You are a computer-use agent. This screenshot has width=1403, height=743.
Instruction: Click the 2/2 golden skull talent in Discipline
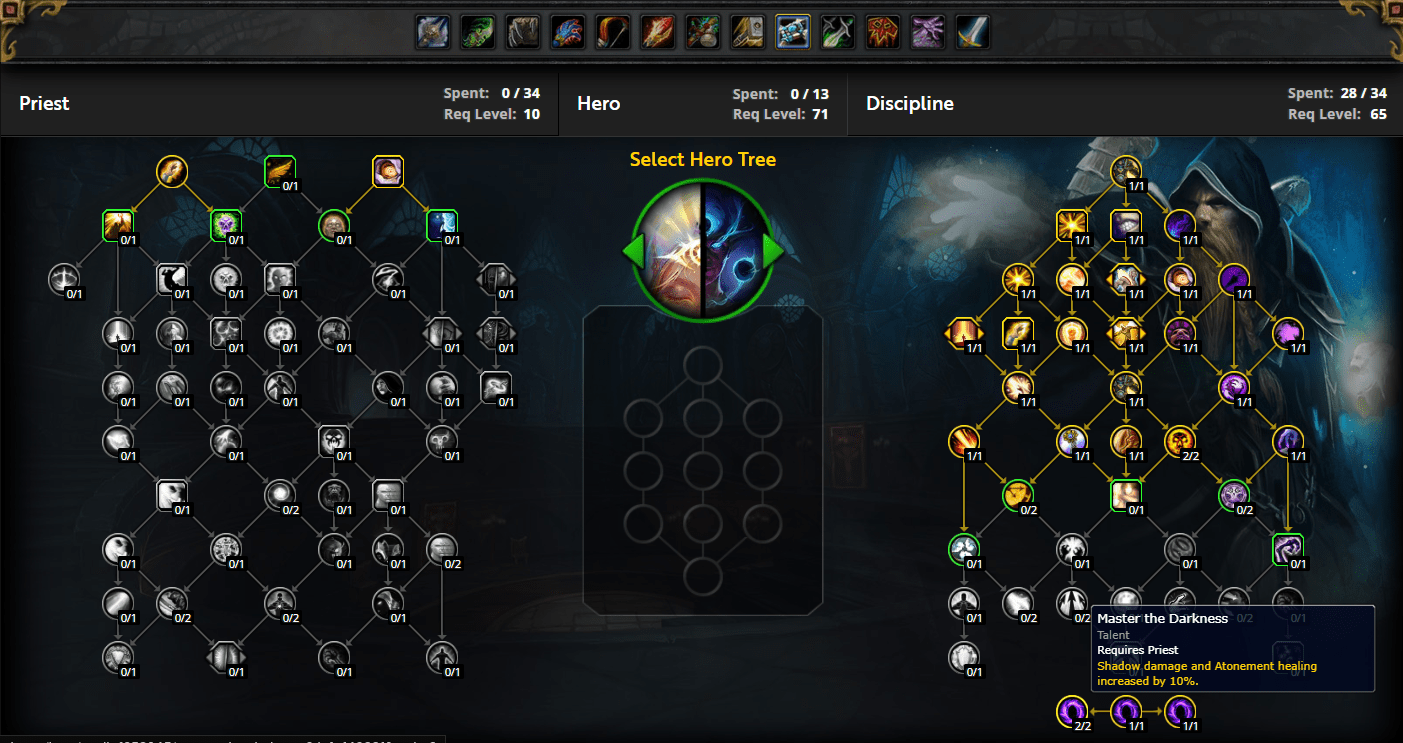1179,442
